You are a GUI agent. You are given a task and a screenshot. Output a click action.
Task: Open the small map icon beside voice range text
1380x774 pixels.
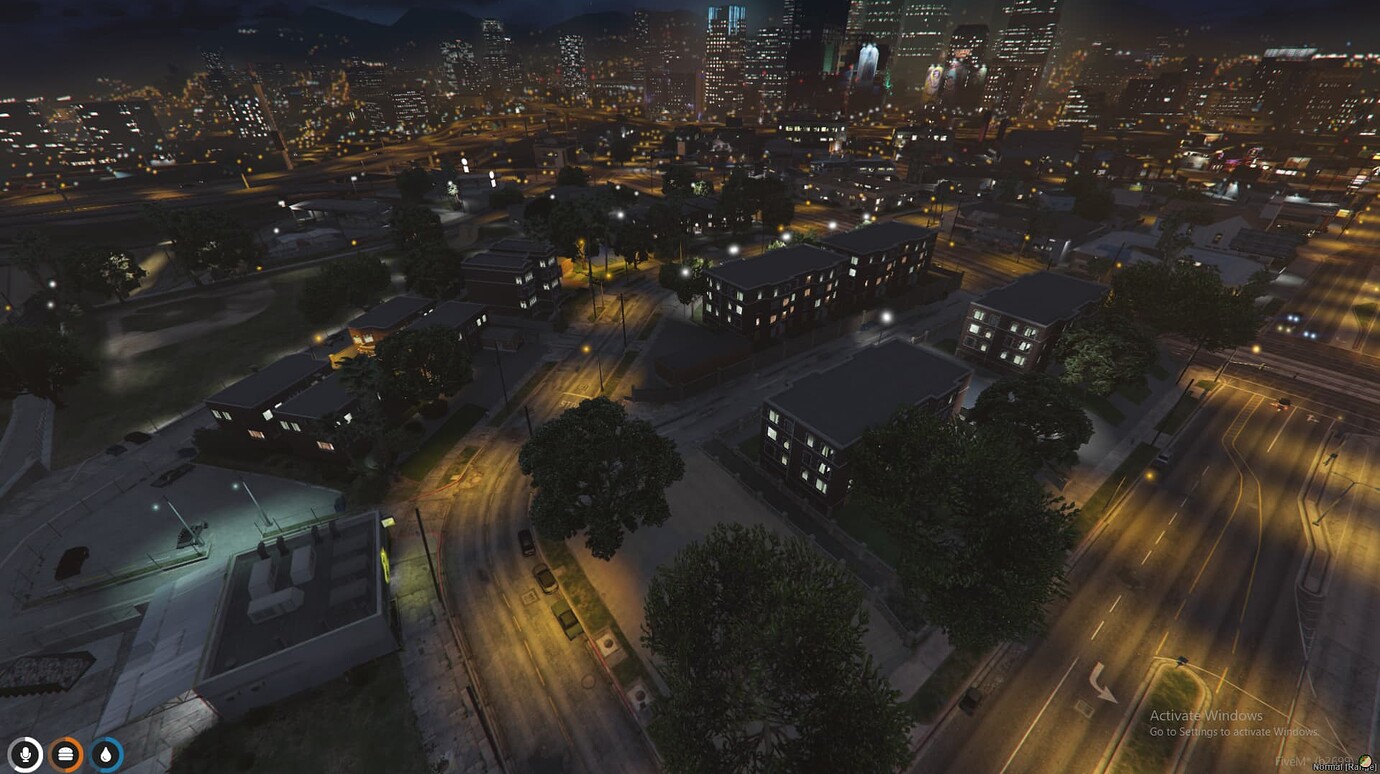(1365, 761)
